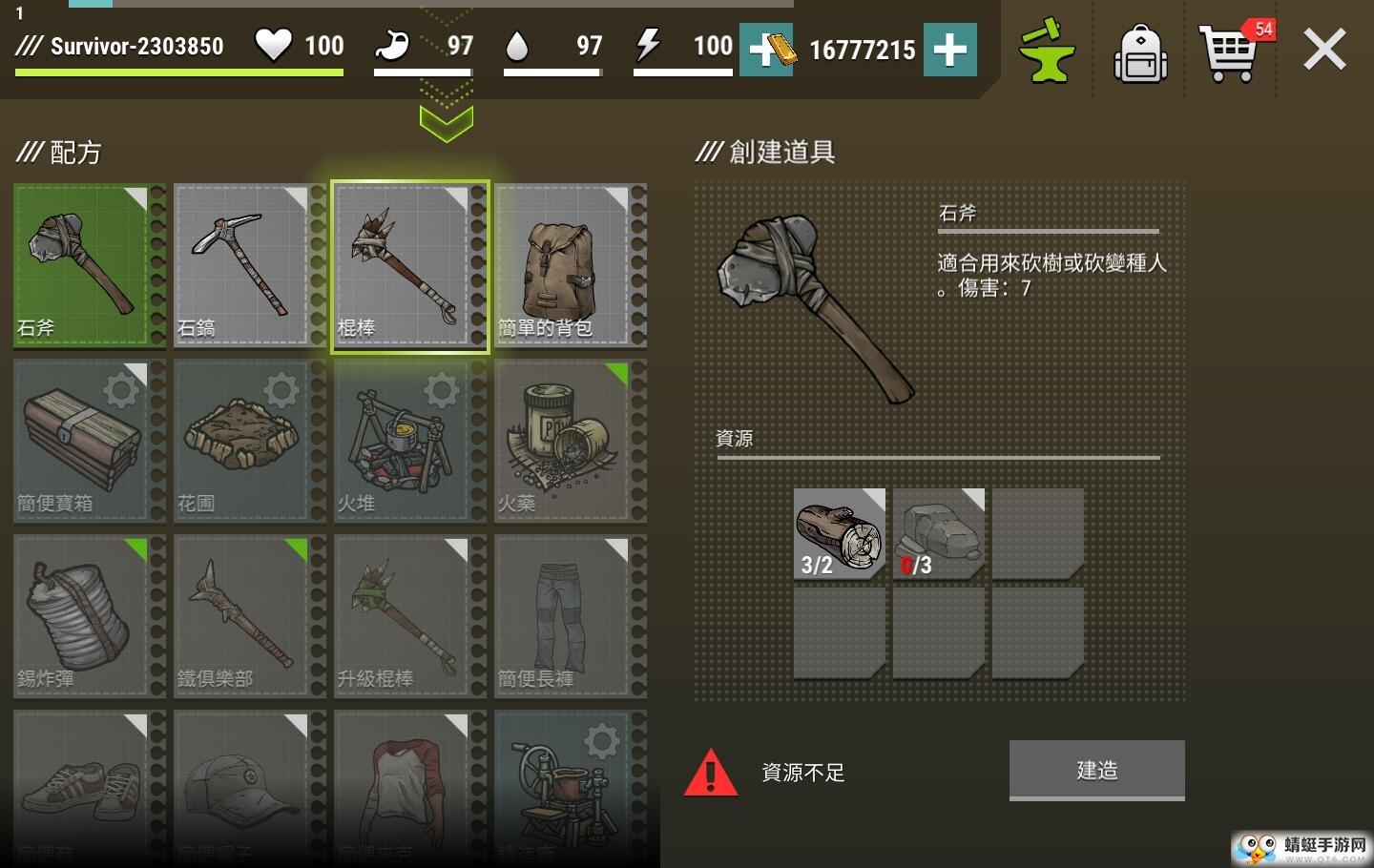Close the crafting screen with the X
Viewport: 1374px width, 868px height.
point(1324,50)
